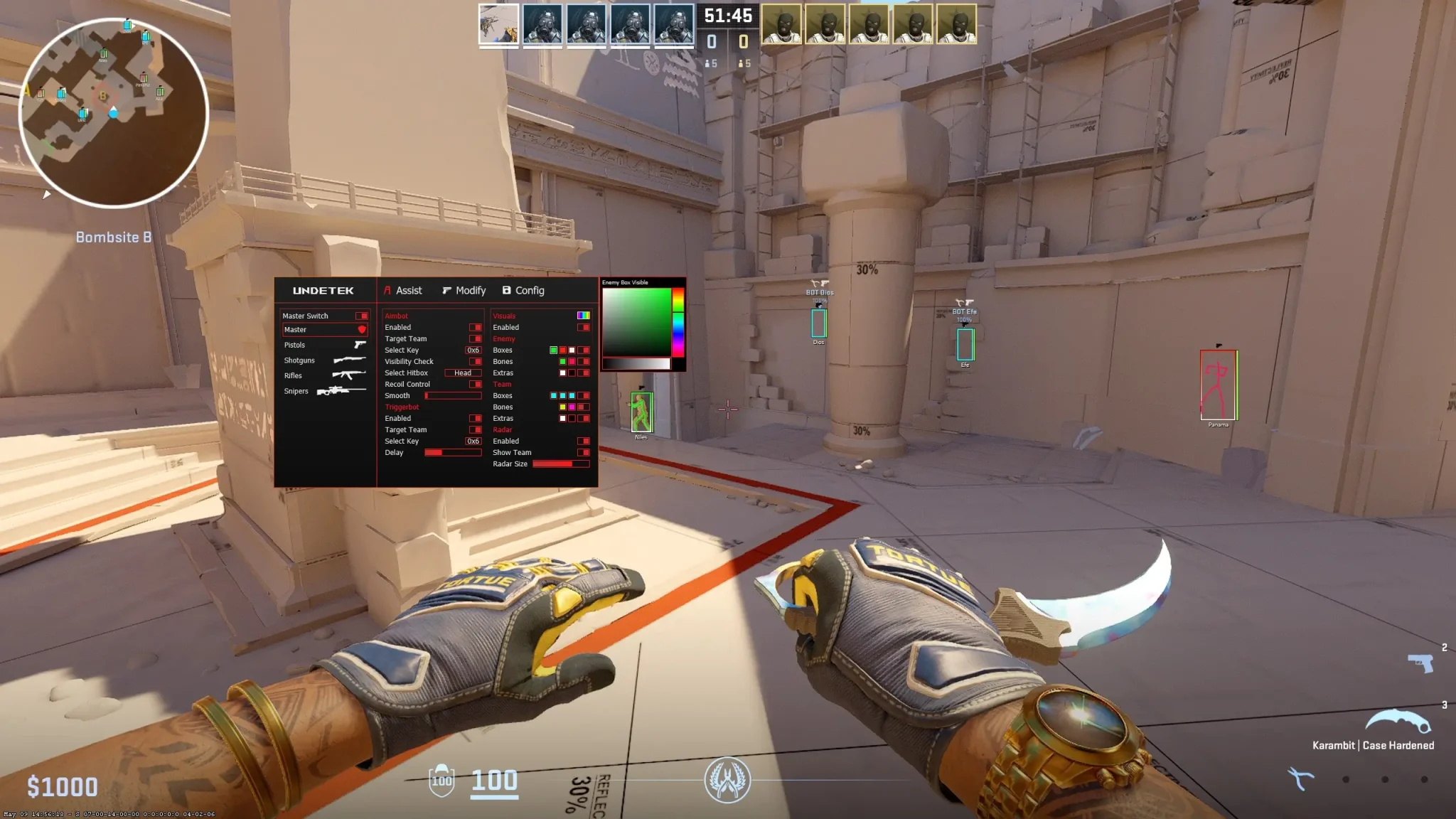Click the rainbow swatch beside Visuals
The width and height of the screenshot is (1456, 819).
pyautogui.click(x=583, y=316)
